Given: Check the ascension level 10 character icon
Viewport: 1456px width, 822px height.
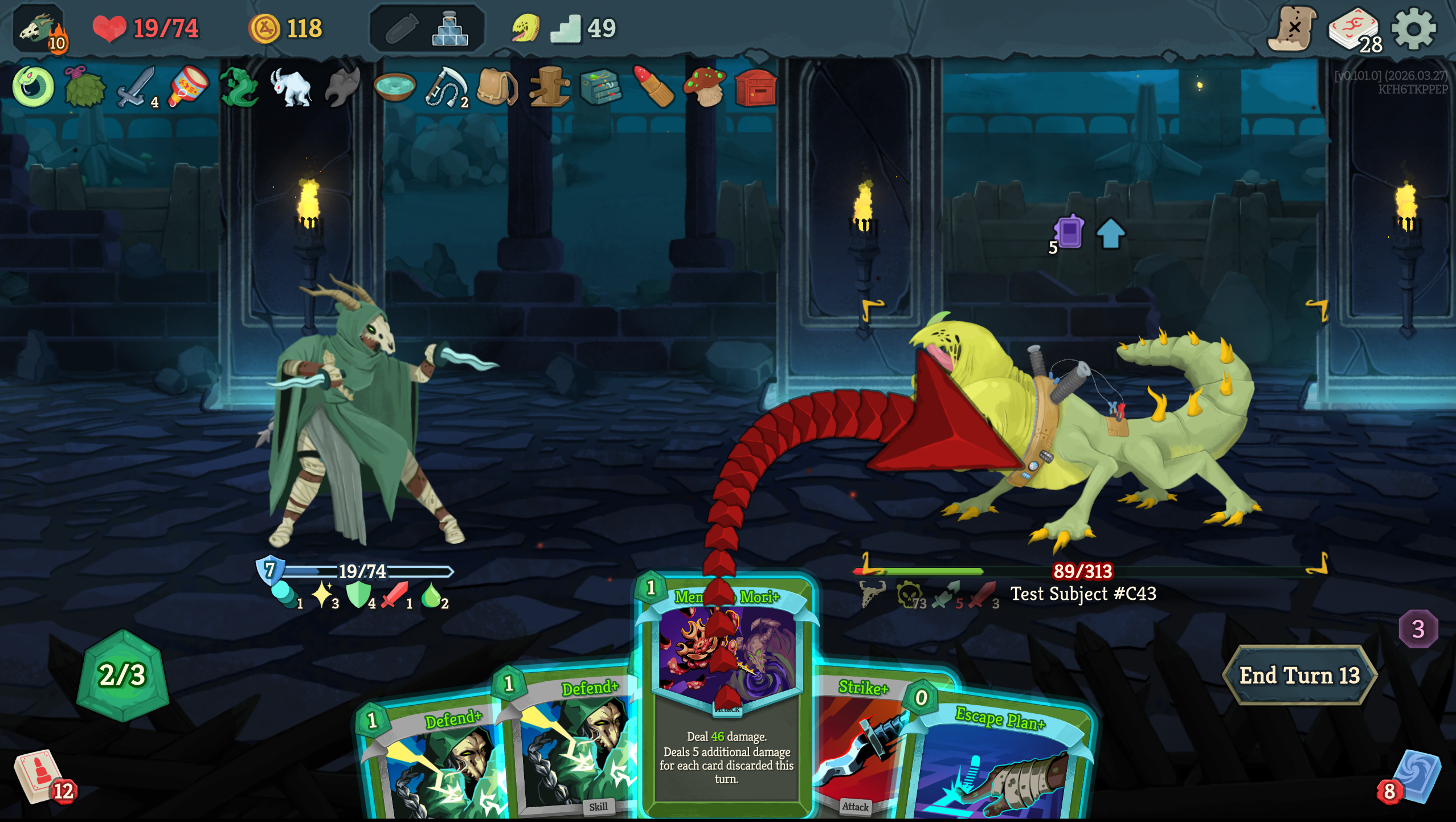Looking at the screenshot, I should (x=40, y=30).
